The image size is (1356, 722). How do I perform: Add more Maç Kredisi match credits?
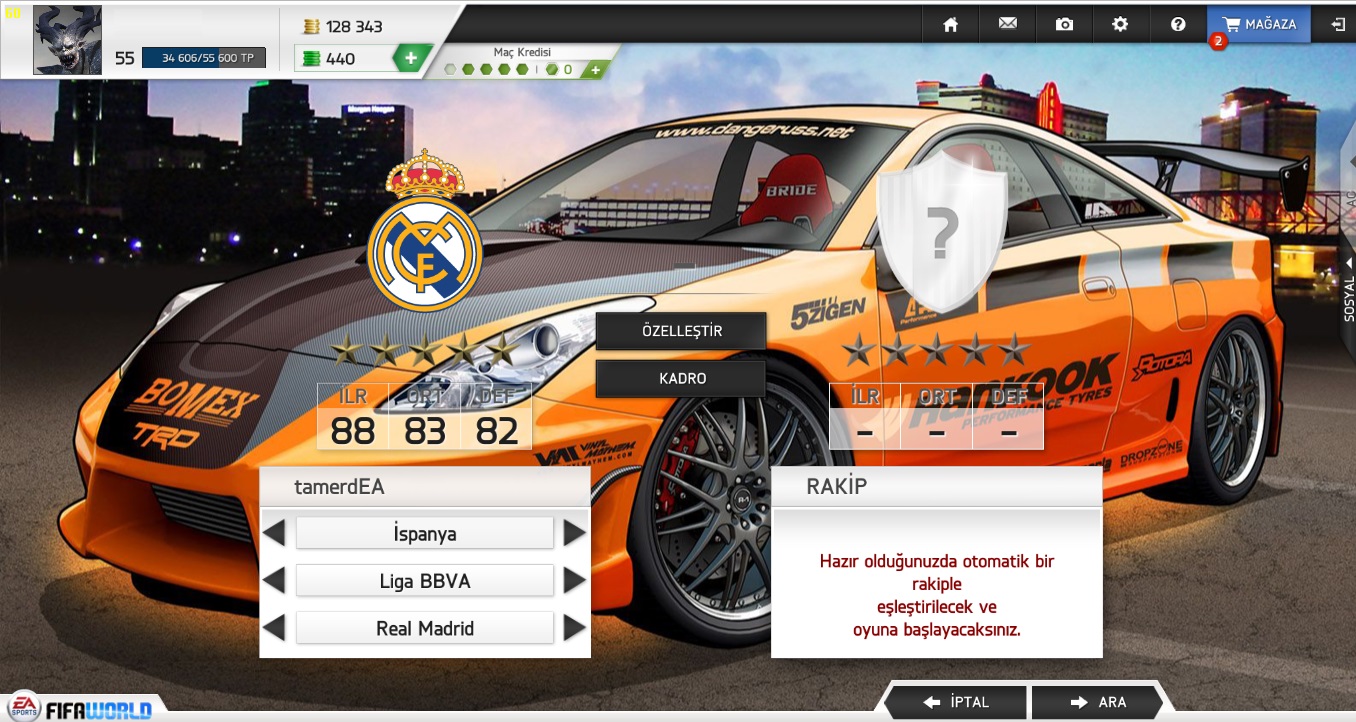click(595, 70)
